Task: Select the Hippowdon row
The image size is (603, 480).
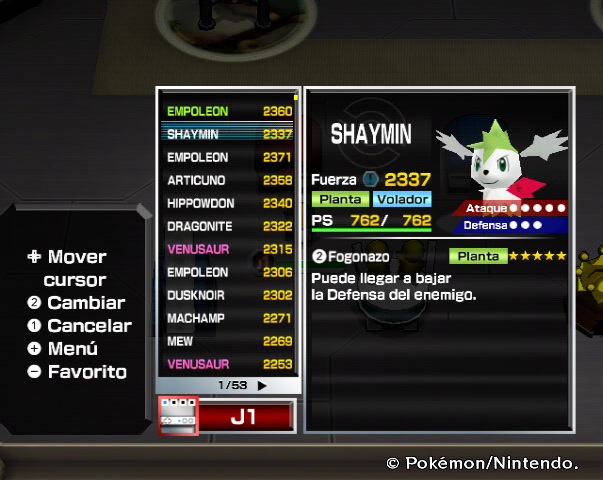Action: pos(229,203)
